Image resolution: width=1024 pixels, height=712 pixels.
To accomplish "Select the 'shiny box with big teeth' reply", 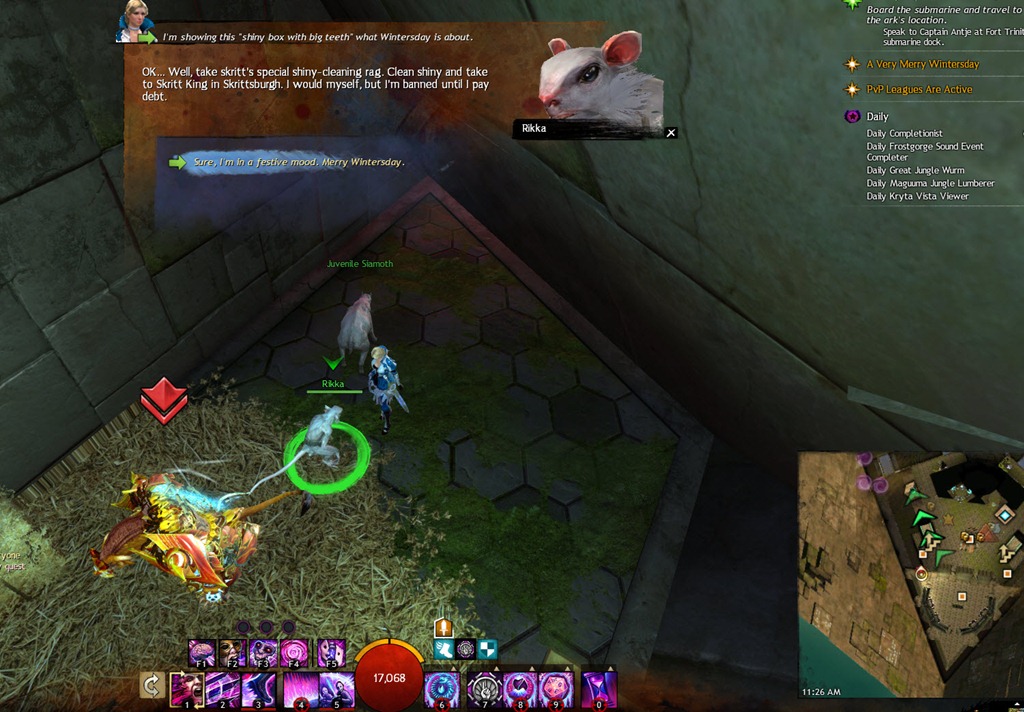I will click(x=317, y=37).
